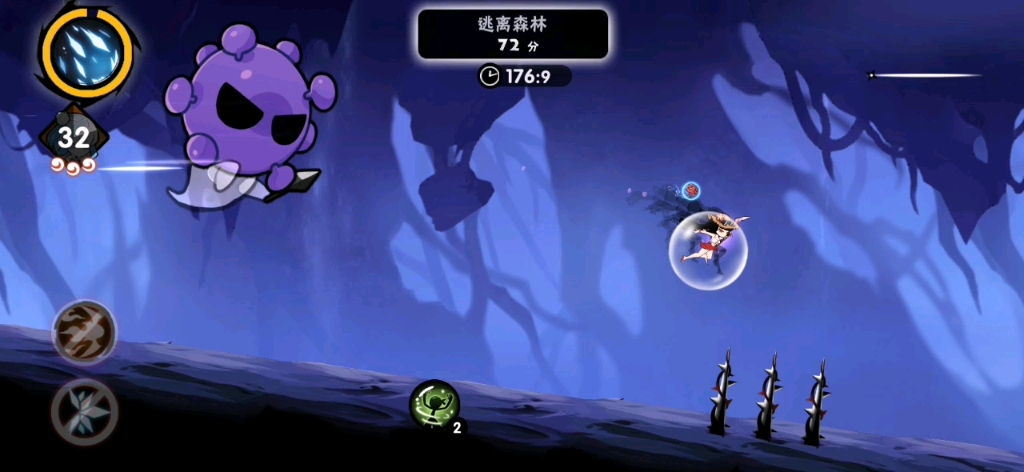Use the crossed-out shuriken star skill
1024x472 pixels.
point(85,410)
